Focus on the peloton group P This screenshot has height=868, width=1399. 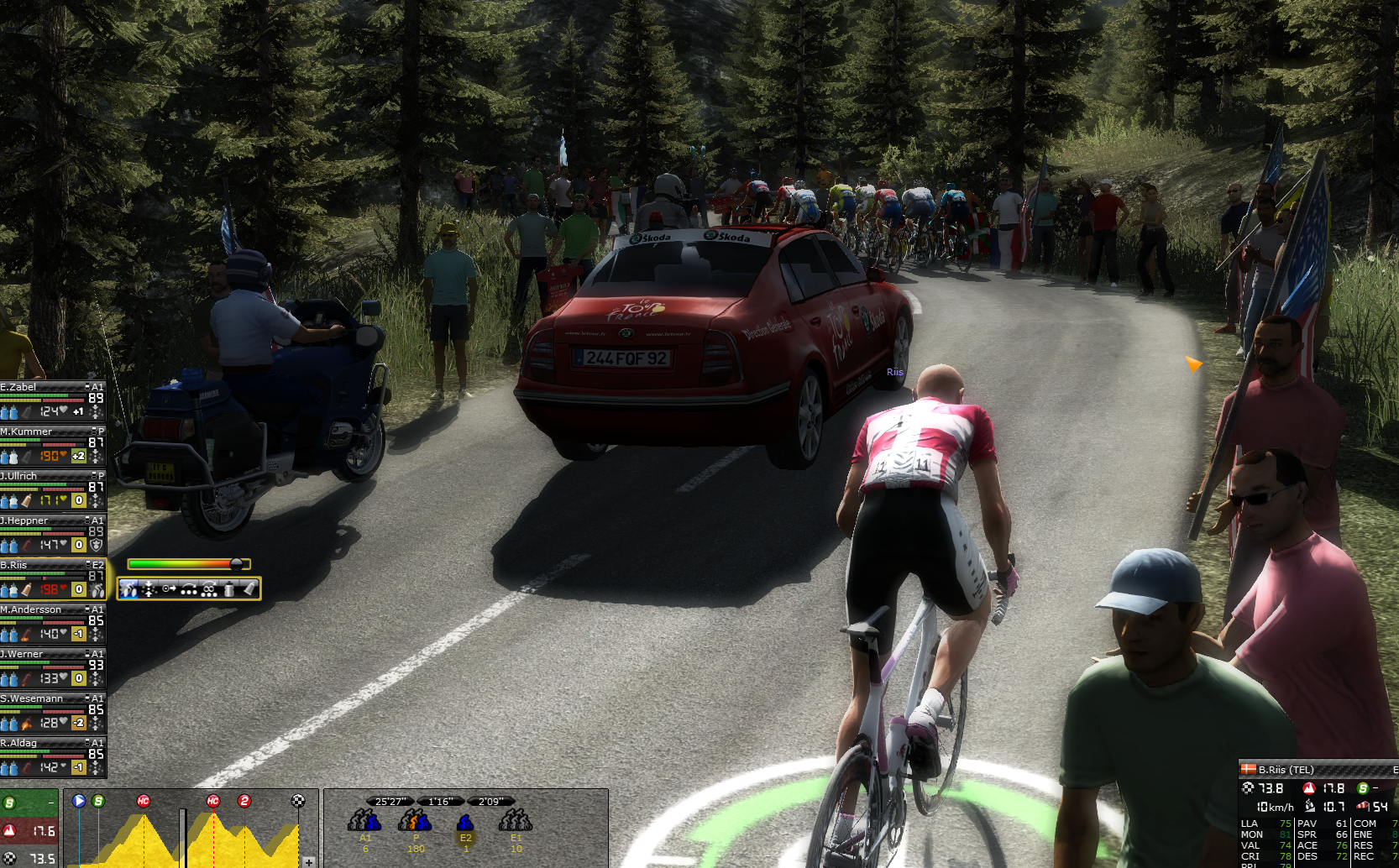pyautogui.click(x=415, y=823)
